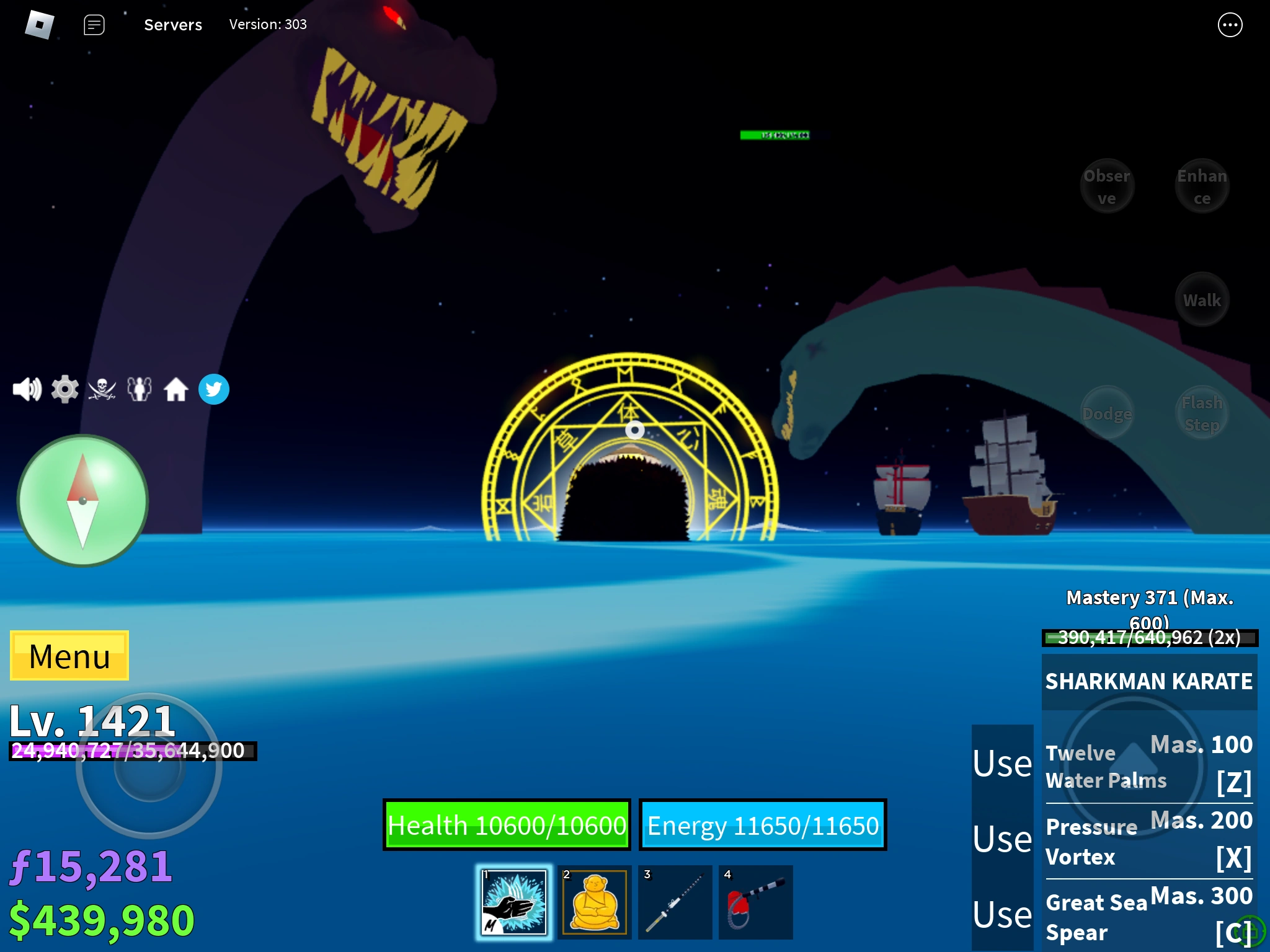The image size is (1270, 952).
Task: Open the chat panel icon
Action: [x=94, y=25]
